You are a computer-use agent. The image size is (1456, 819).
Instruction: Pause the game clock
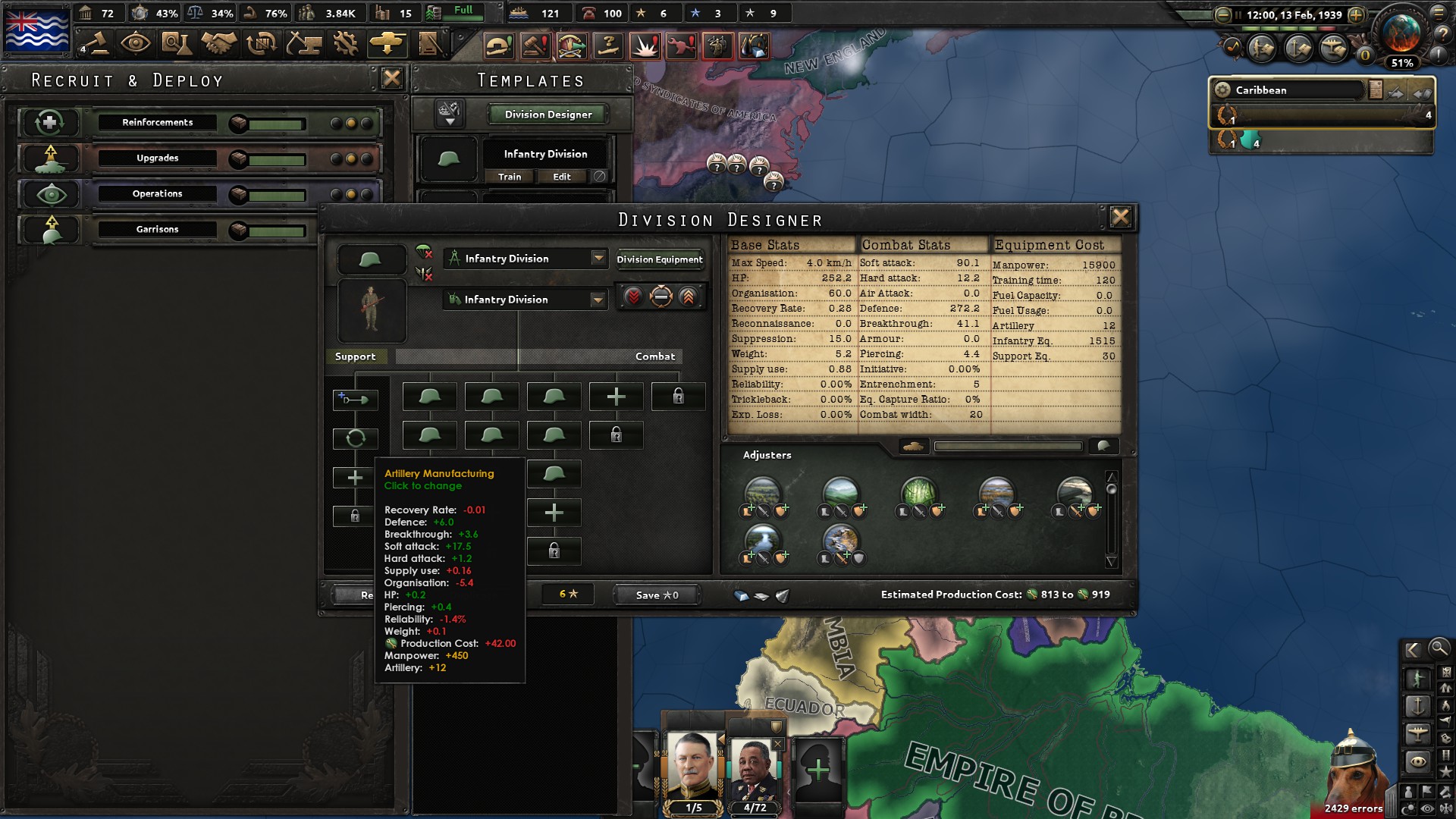coord(1238,14)
